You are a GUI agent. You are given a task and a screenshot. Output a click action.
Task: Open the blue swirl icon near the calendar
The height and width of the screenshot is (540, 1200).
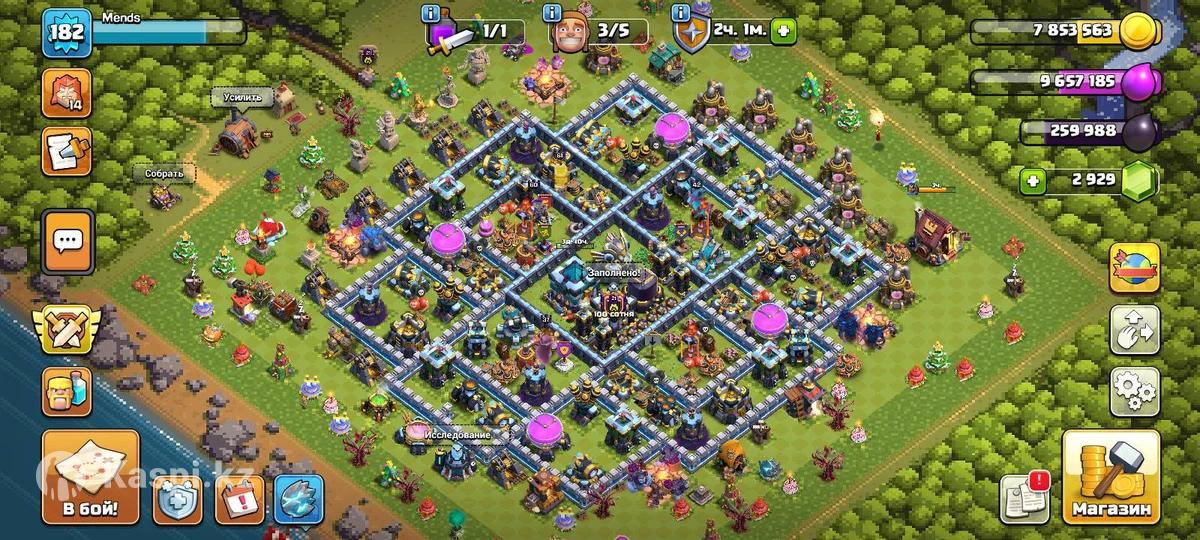click(300, 499)
